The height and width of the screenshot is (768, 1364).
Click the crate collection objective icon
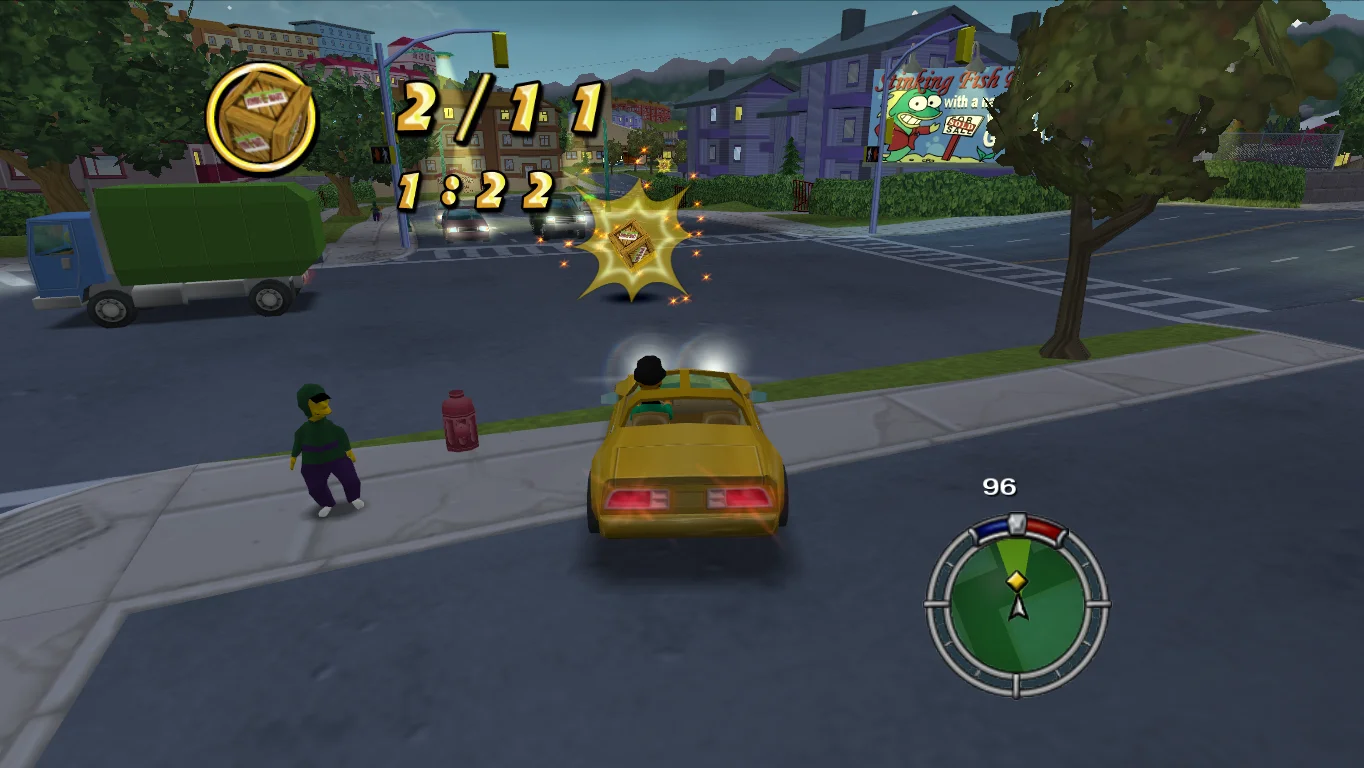pos(261,119)
